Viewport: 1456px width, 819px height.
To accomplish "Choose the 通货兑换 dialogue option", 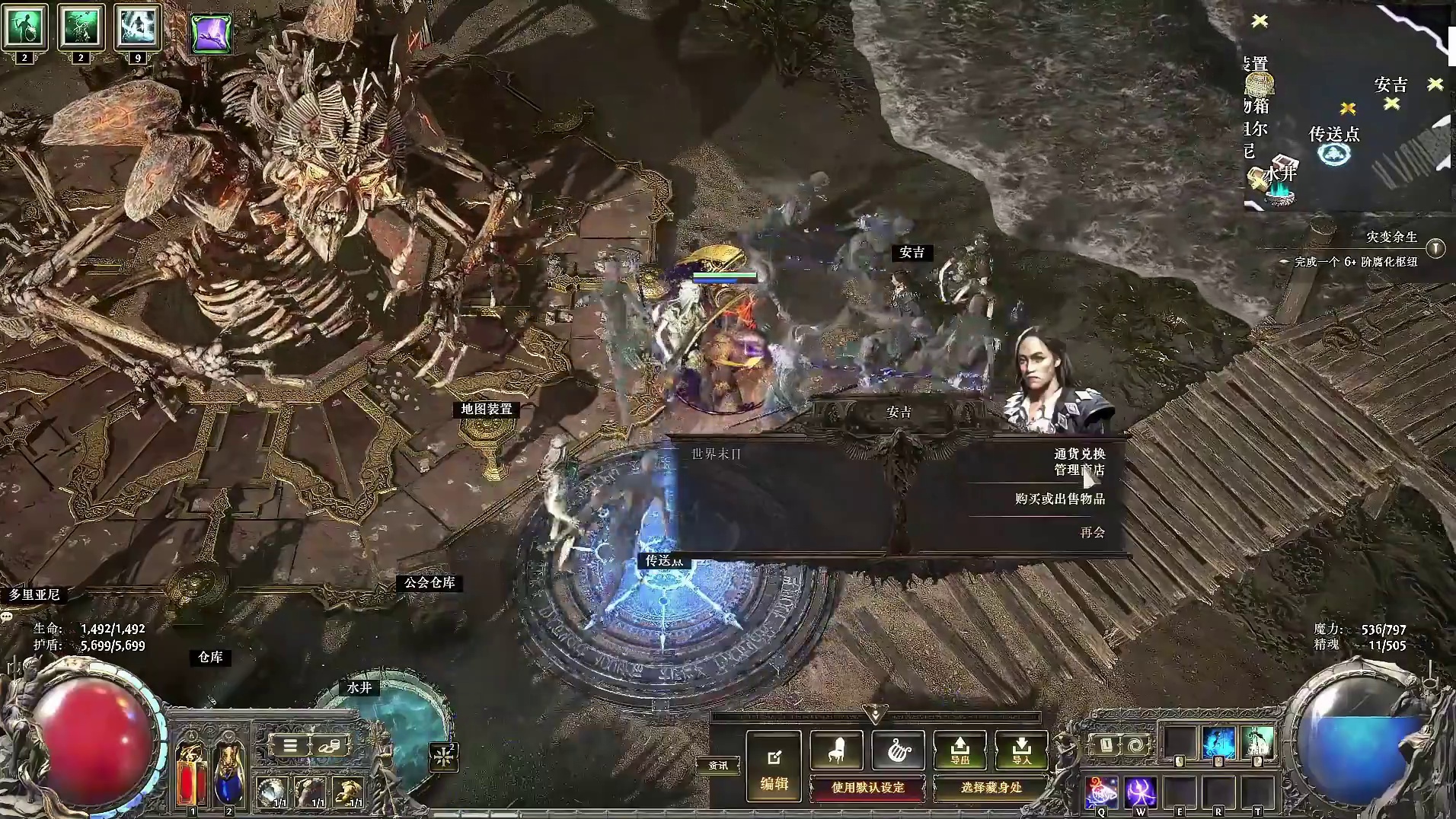I will click(1079, 454).
